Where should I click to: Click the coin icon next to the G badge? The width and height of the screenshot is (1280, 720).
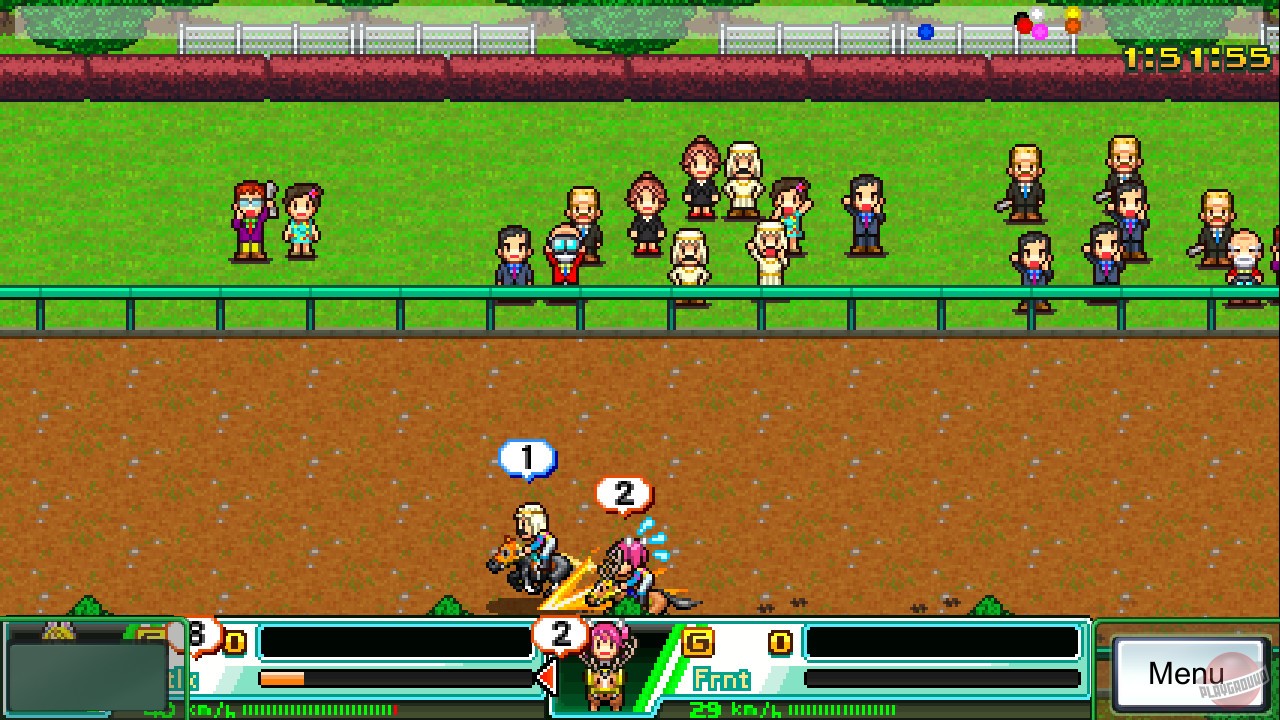point(778,640)
